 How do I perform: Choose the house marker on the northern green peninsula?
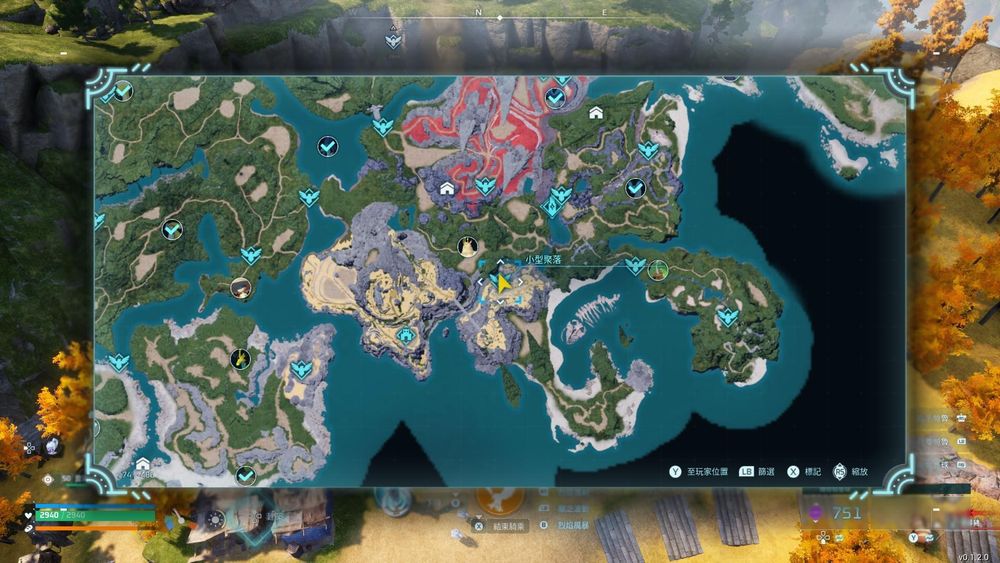pyautogui.click(x=596, y=113)
